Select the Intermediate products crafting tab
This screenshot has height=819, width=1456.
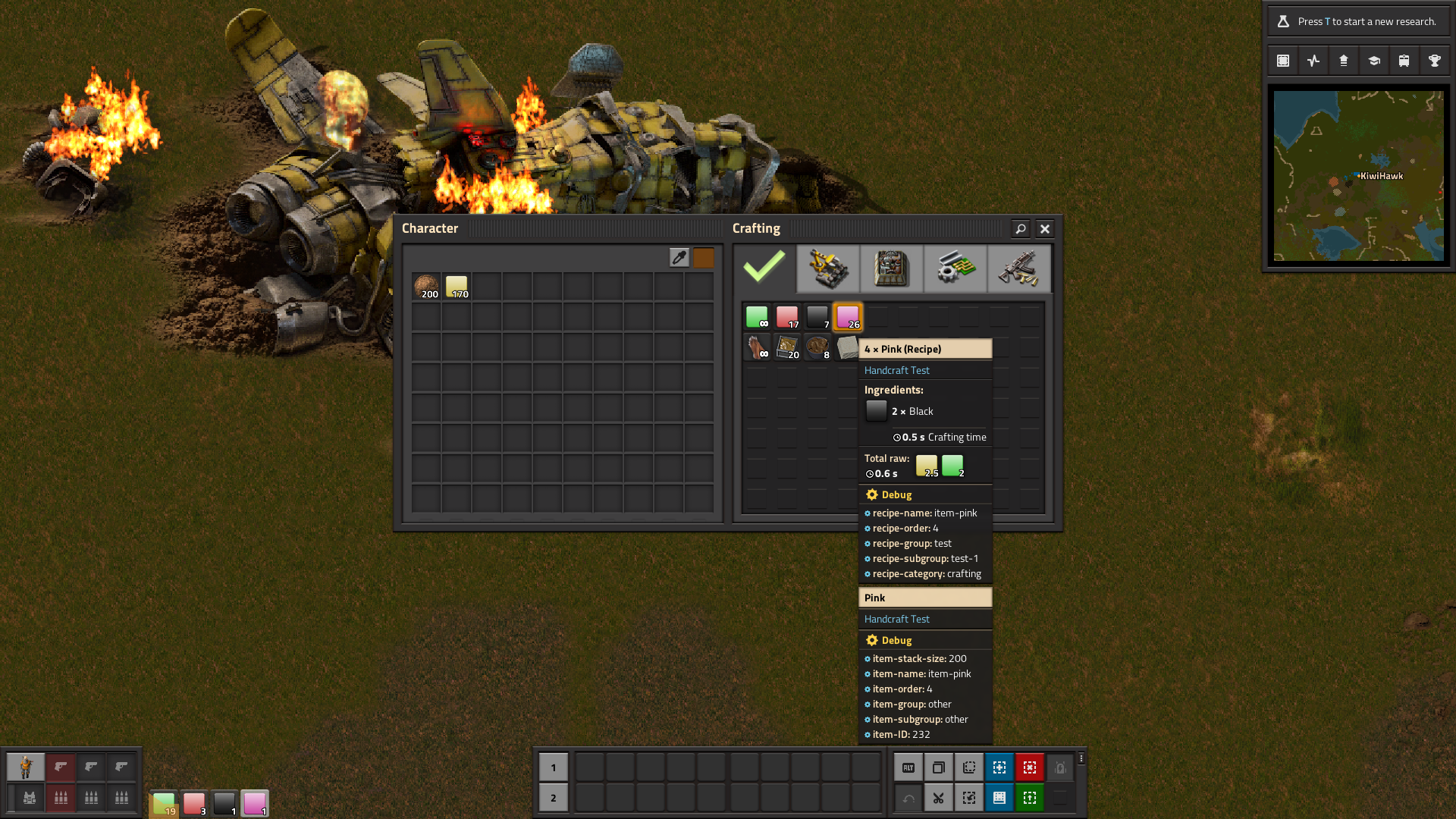(x=955, y=268)
